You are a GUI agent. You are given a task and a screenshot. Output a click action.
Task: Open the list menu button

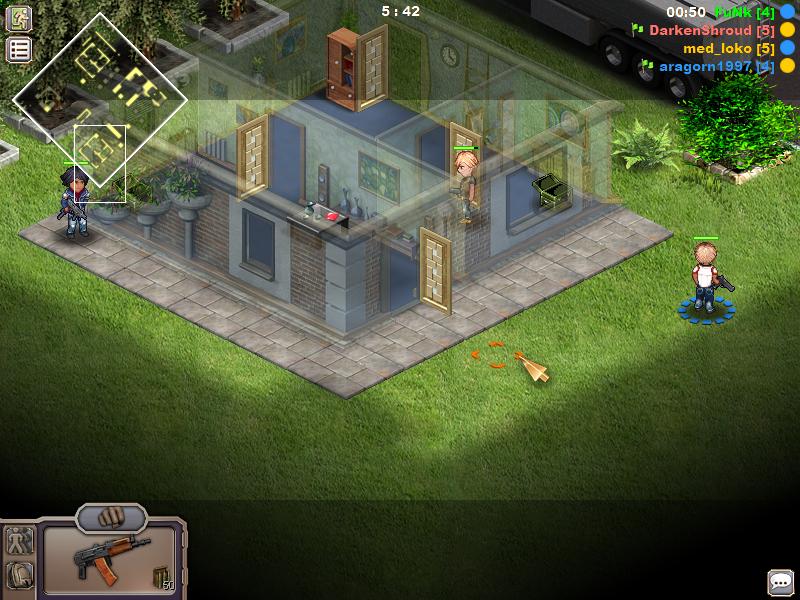pyautogui.click(x=19, y=49)
